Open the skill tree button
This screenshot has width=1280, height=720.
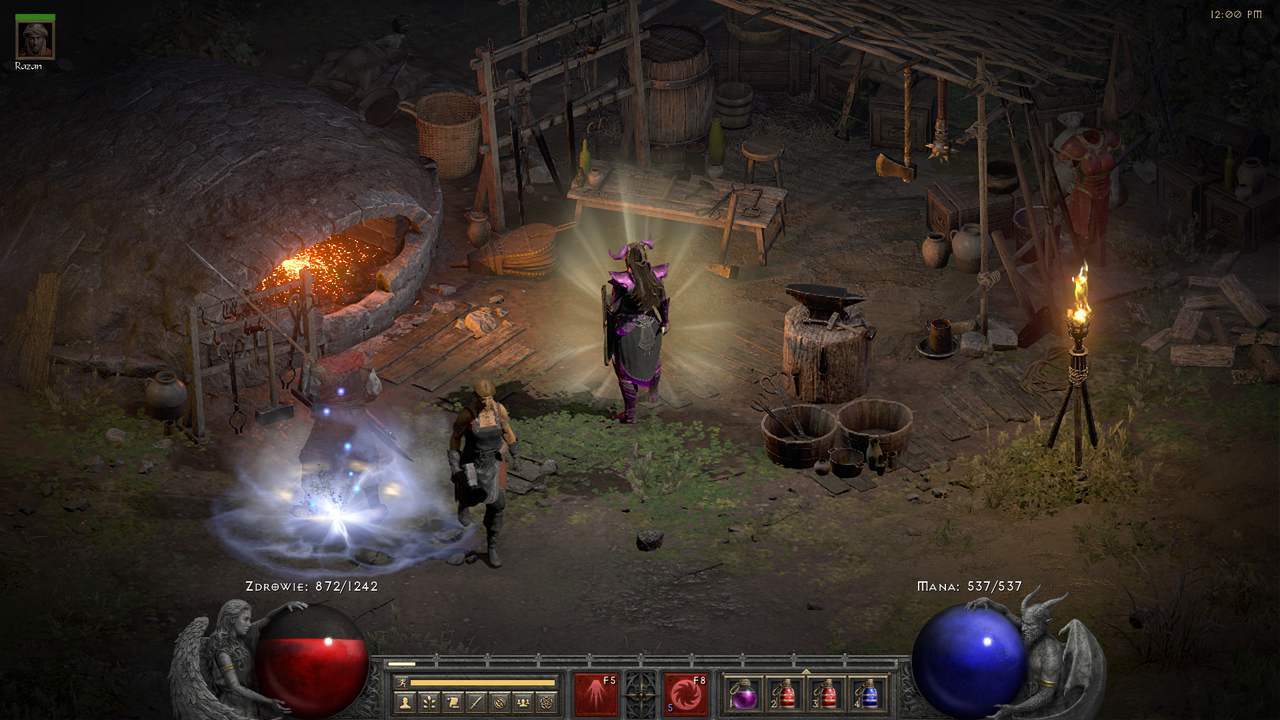429,702
